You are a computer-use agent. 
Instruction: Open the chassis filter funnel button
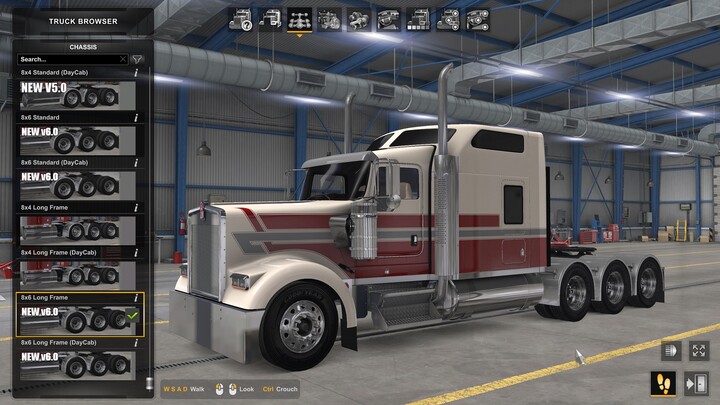(137, 60)
